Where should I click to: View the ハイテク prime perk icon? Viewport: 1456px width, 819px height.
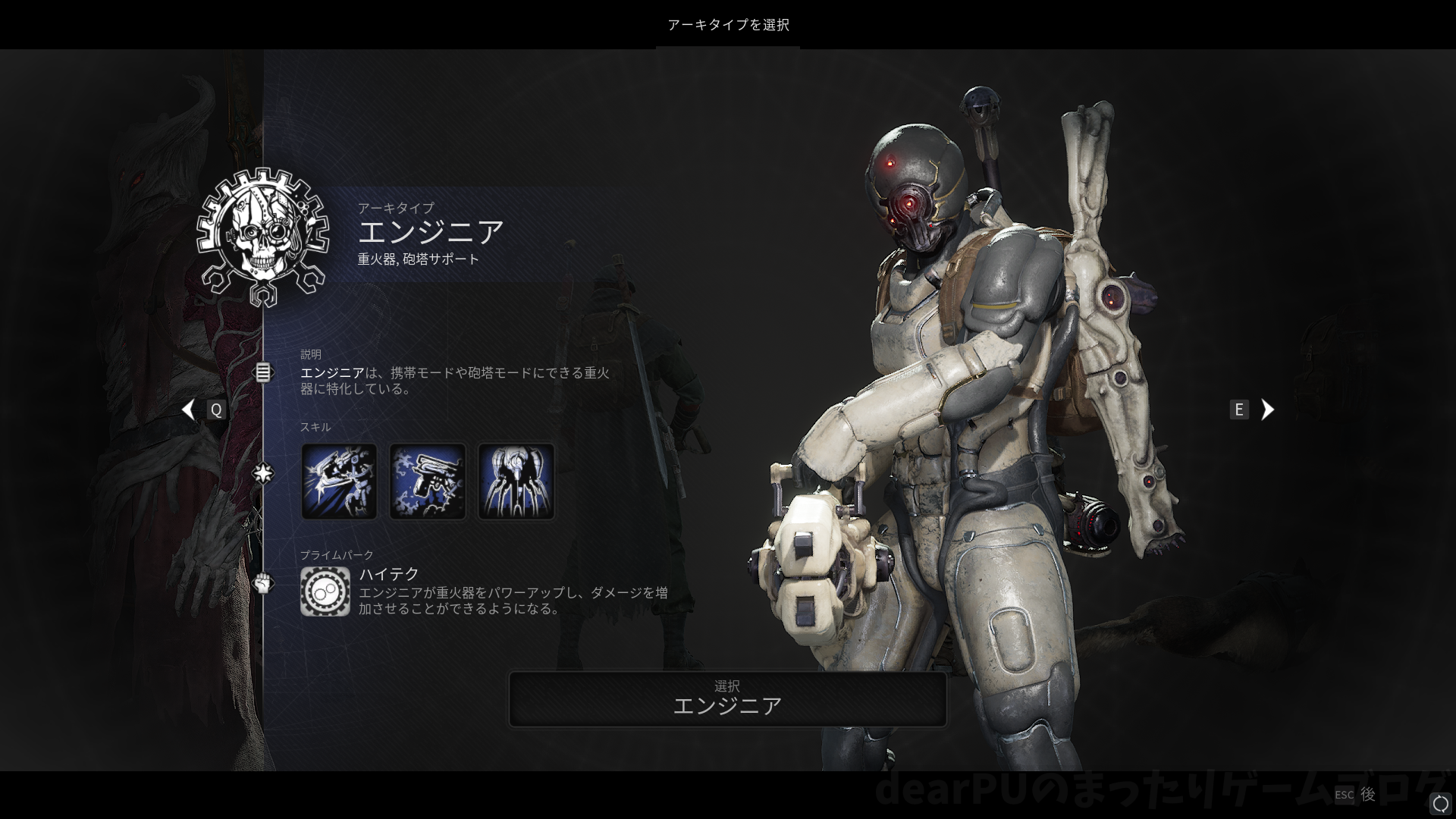pyautogui.click(x=325, y=591)
